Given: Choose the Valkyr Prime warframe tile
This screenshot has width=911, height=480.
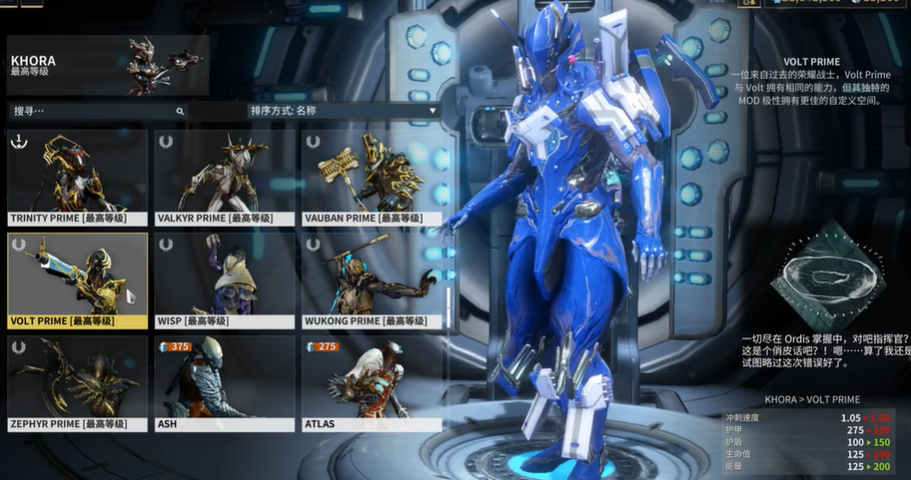Looking at the screenshot, I should point(225,178).
